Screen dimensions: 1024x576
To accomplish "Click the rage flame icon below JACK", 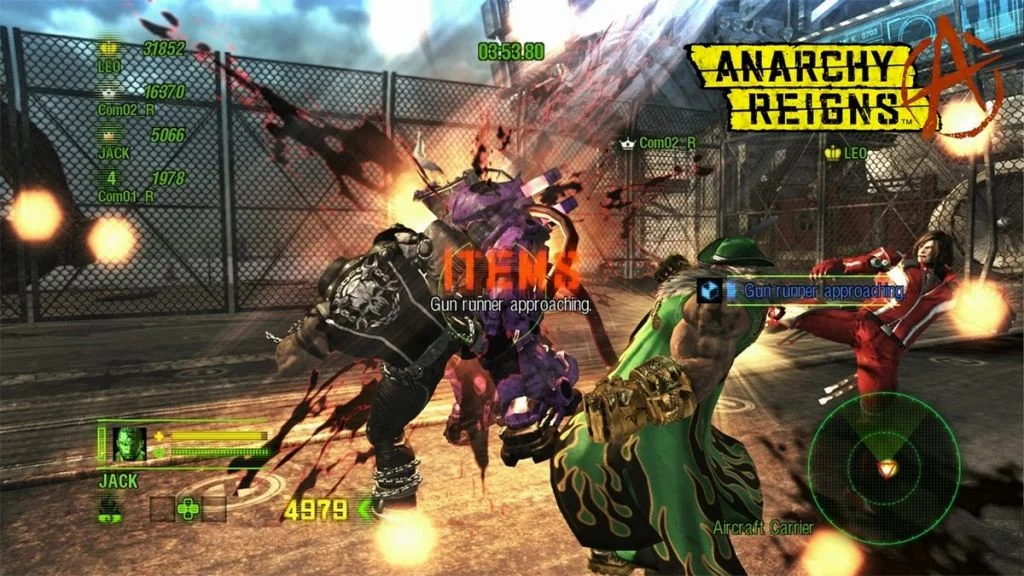I will point(112,508).
